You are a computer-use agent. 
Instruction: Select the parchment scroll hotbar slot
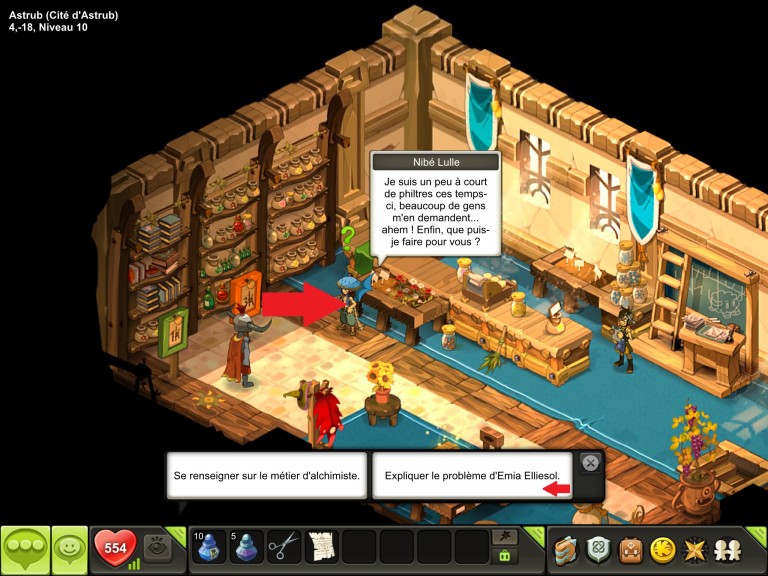[322, 547]
